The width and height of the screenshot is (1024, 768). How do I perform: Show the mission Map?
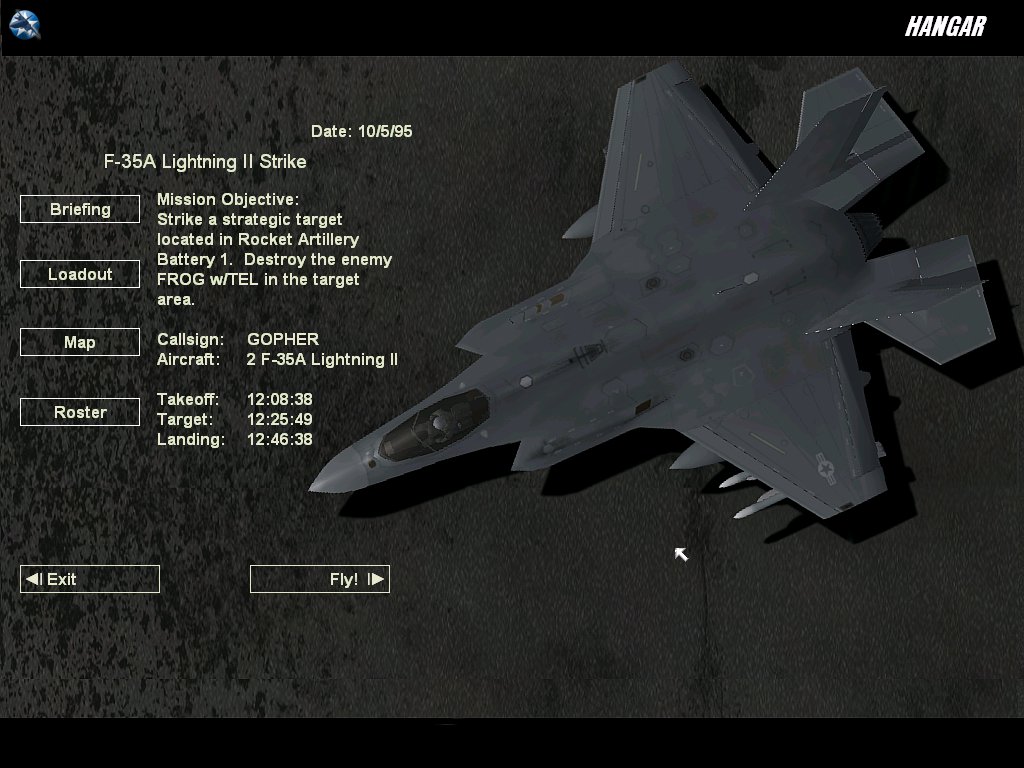[80, 342]
